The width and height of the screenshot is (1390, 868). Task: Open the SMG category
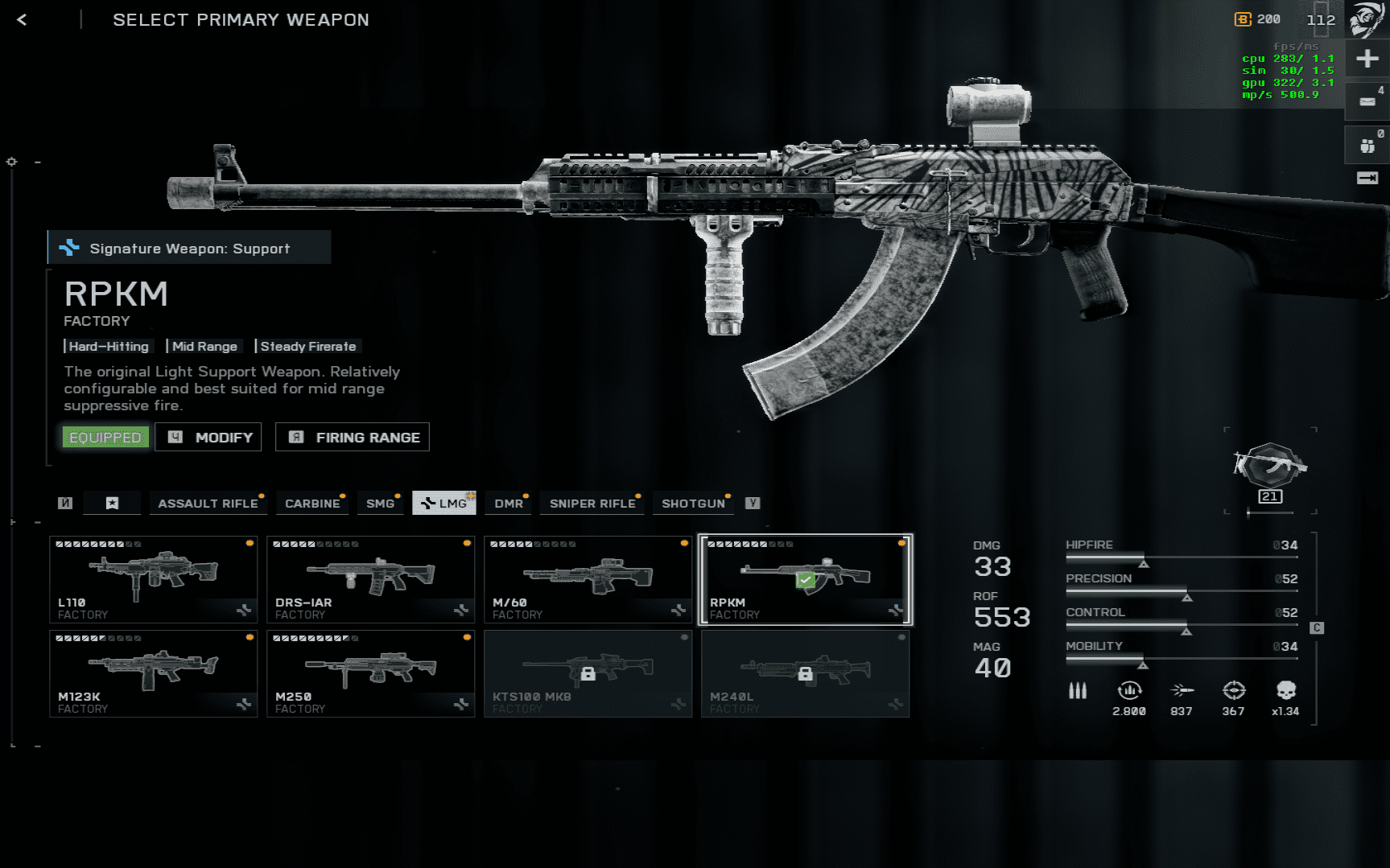380,504
